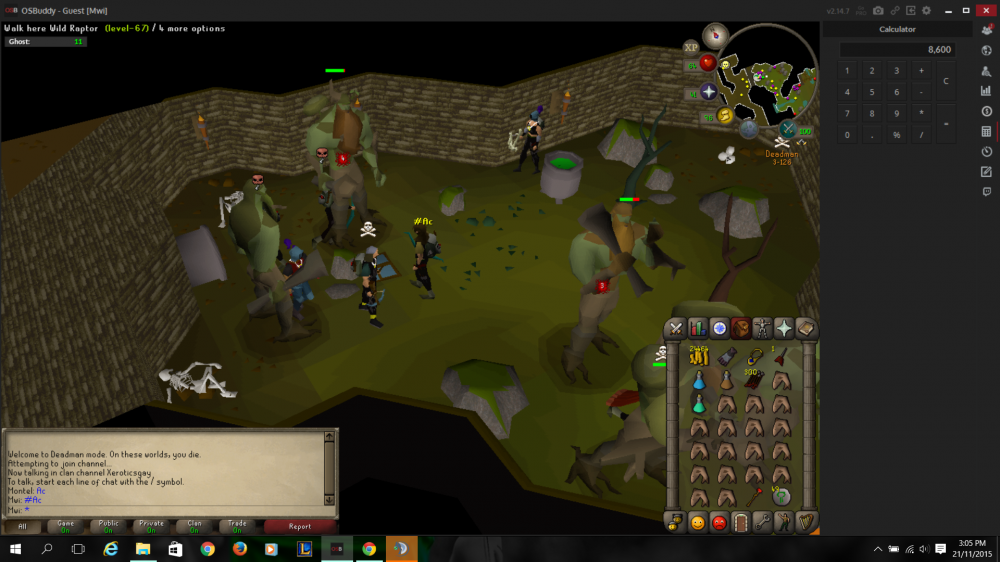This screenshot has width=1000, height=562.
Task: Select the green key item slot
Action: point(781,496)
